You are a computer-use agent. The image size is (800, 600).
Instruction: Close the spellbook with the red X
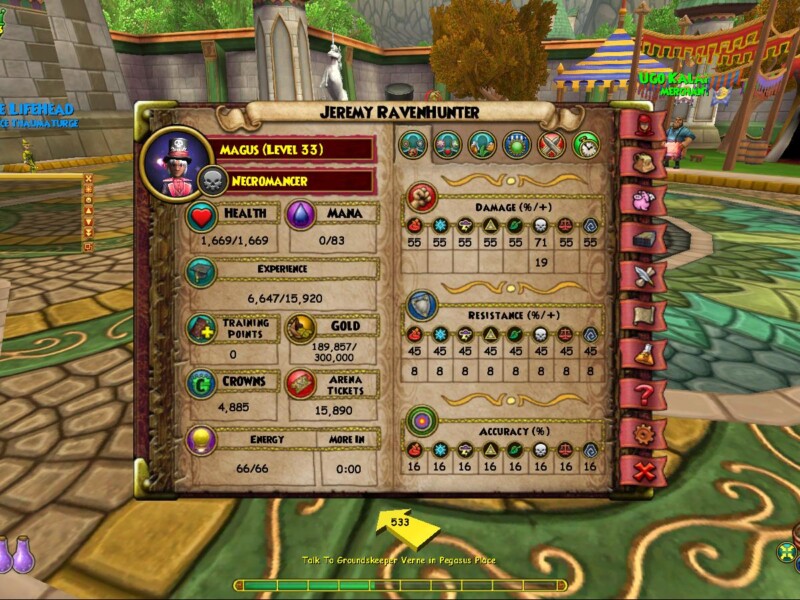tap(641, 470)
